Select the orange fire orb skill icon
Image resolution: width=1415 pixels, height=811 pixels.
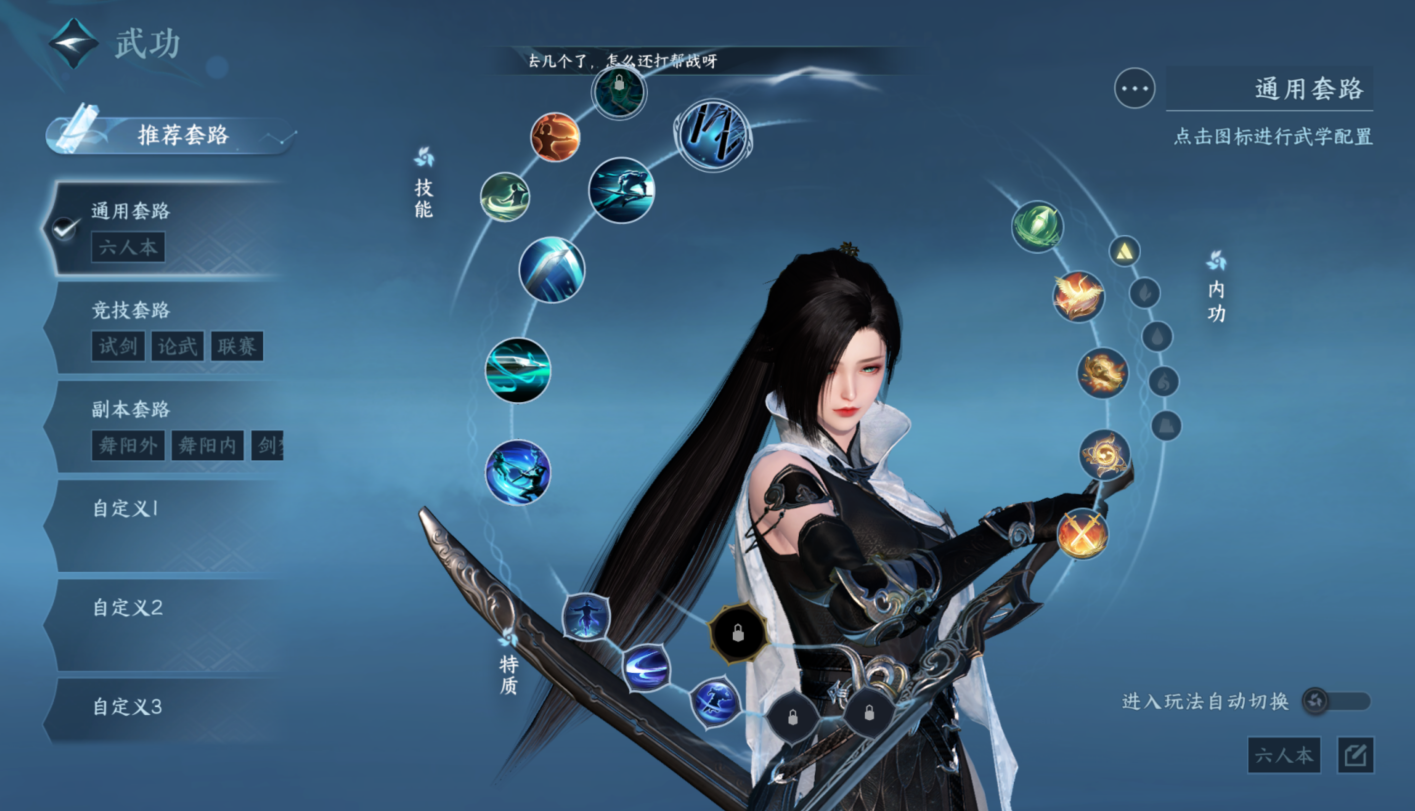point(555,137)
